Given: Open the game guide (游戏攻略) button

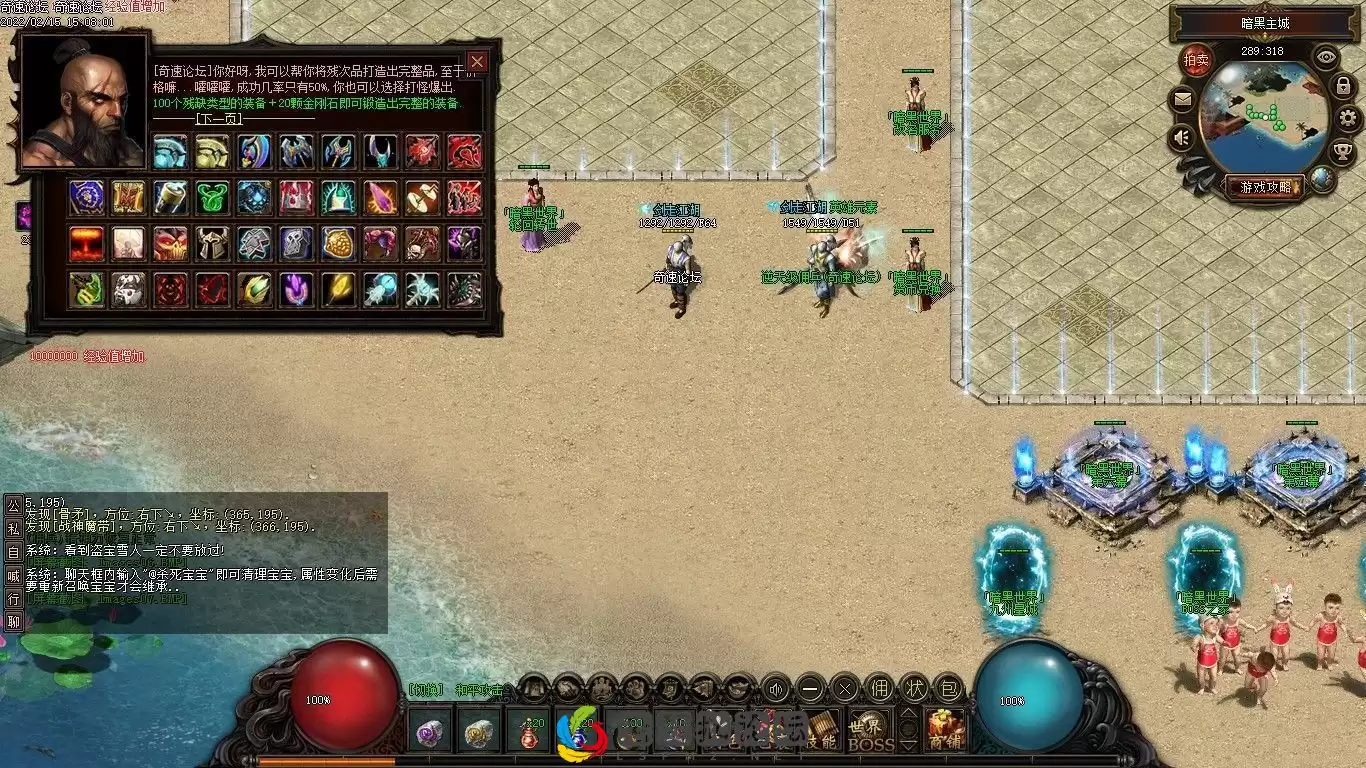Looking at the screenshot, I should pos(1264,187).
